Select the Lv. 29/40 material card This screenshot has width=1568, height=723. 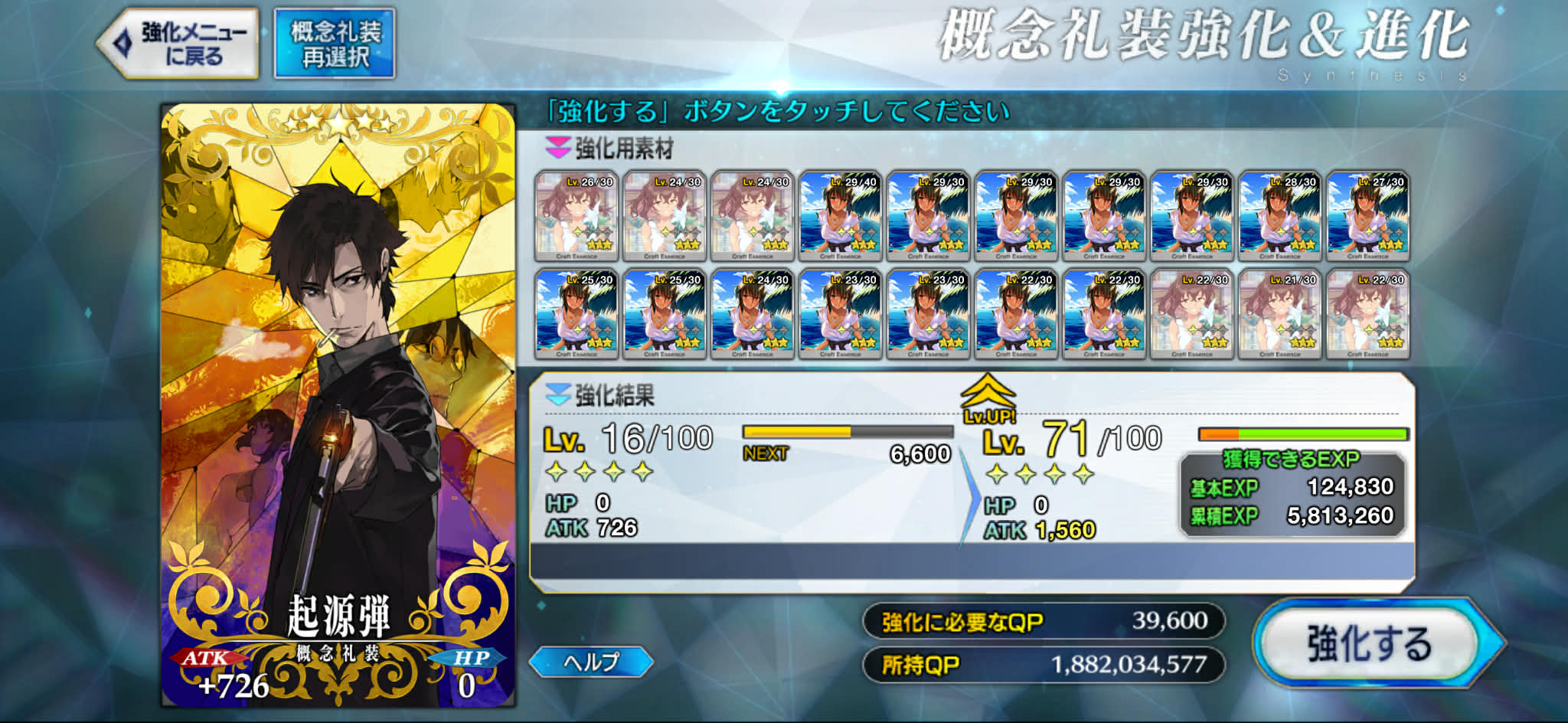pos(841,217)
